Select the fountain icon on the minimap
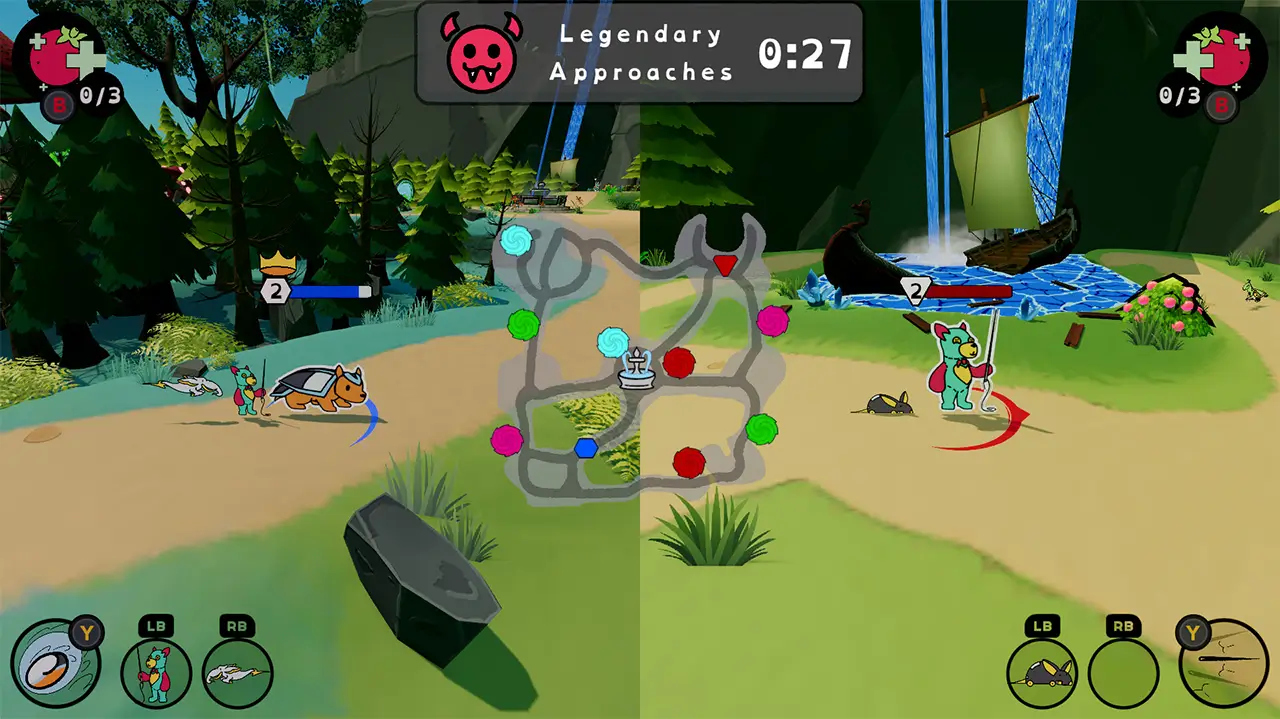Viewport: 1280px width, 719px height. 636,368
